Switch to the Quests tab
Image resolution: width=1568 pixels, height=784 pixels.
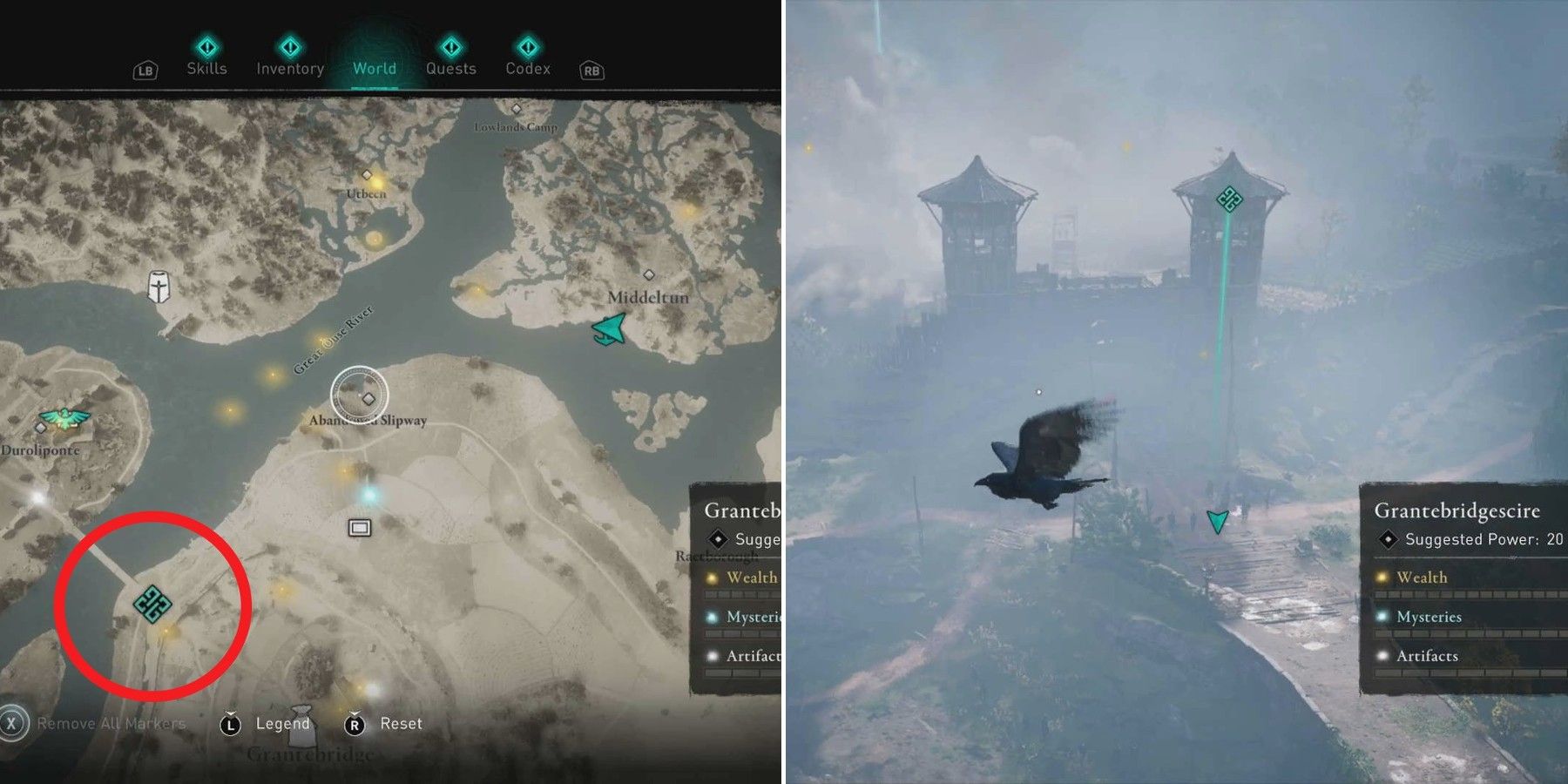pos(450,68)
